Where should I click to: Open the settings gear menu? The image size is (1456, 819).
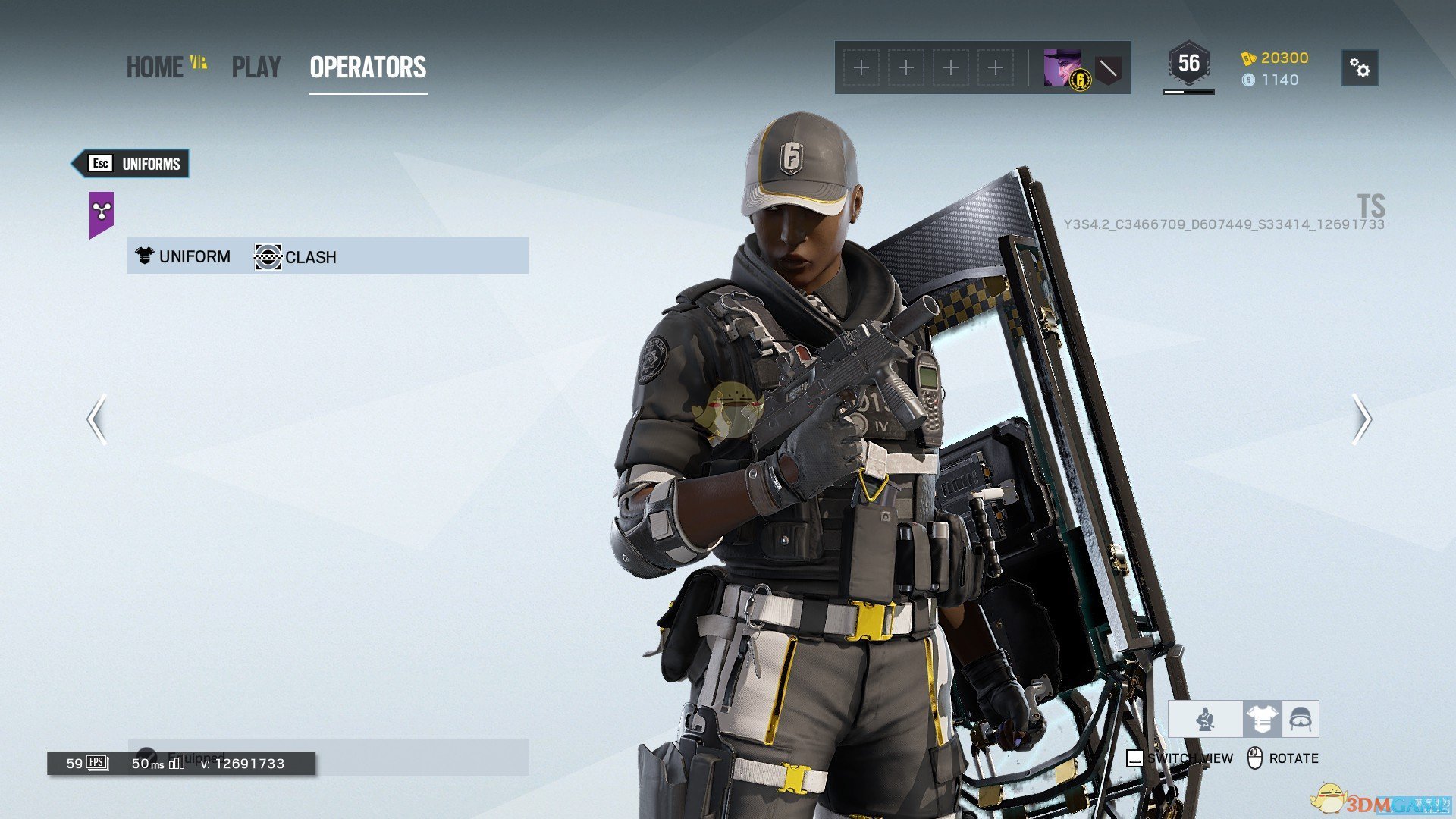point(1360,68)
